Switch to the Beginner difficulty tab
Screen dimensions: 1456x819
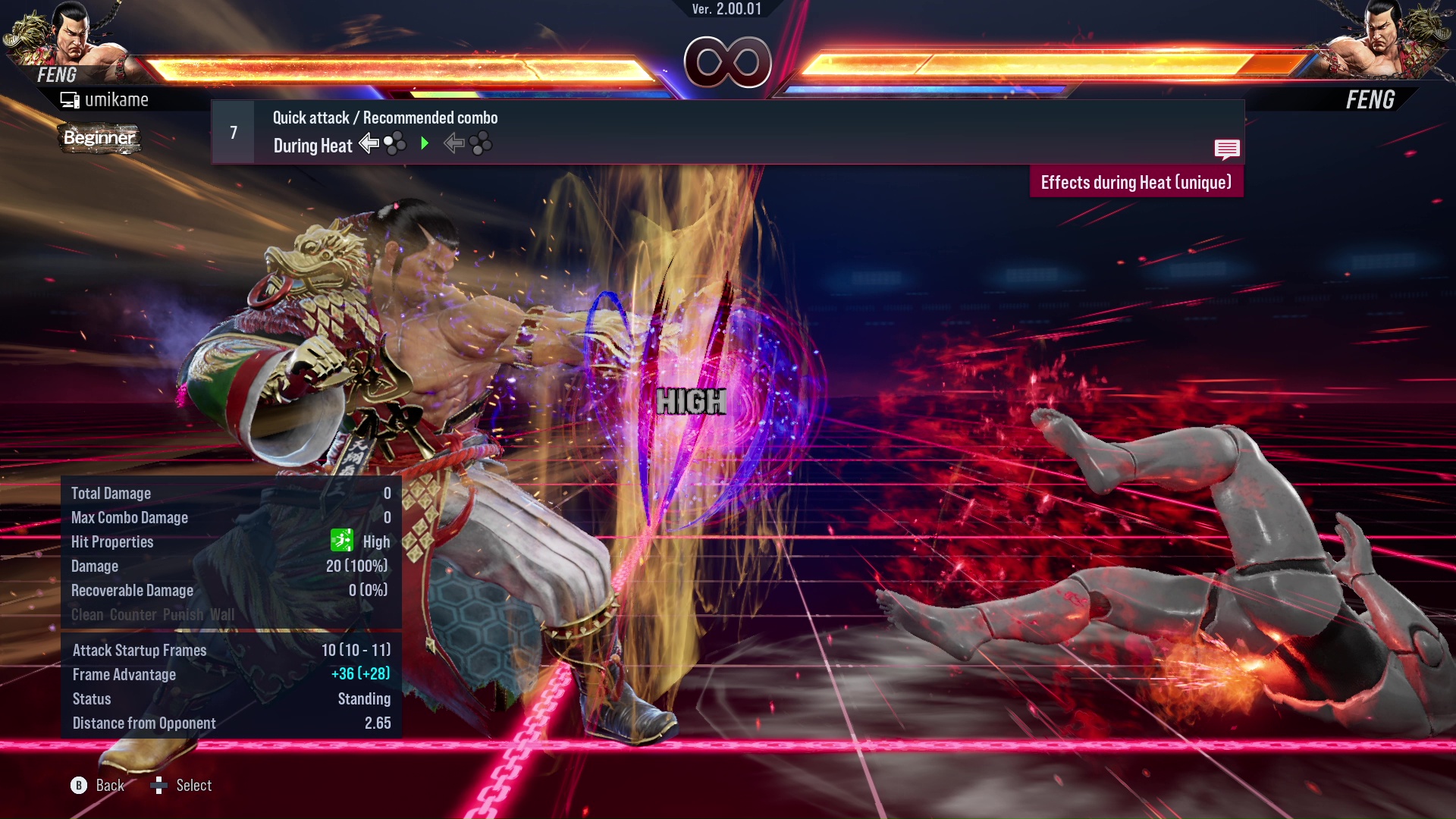pyautogui.click(x=99, y=139)
